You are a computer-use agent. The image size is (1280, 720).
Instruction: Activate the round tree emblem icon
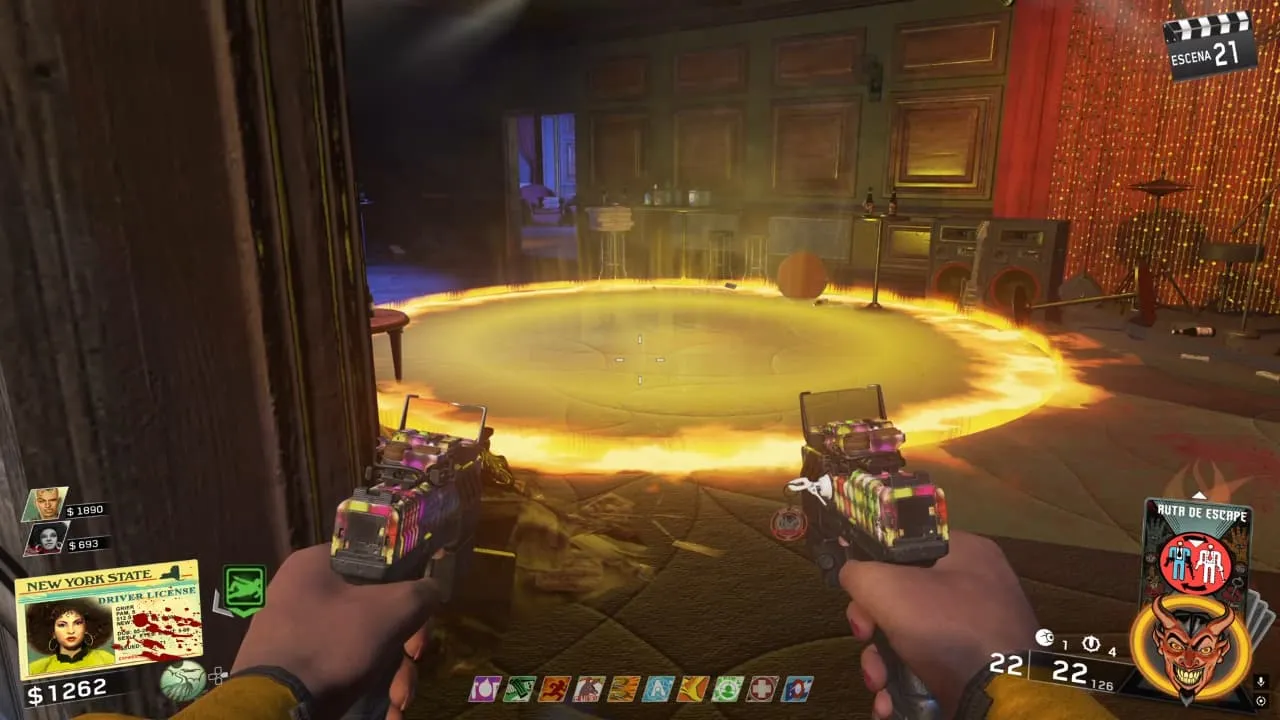pyautogui.click(x=182, y=681)
